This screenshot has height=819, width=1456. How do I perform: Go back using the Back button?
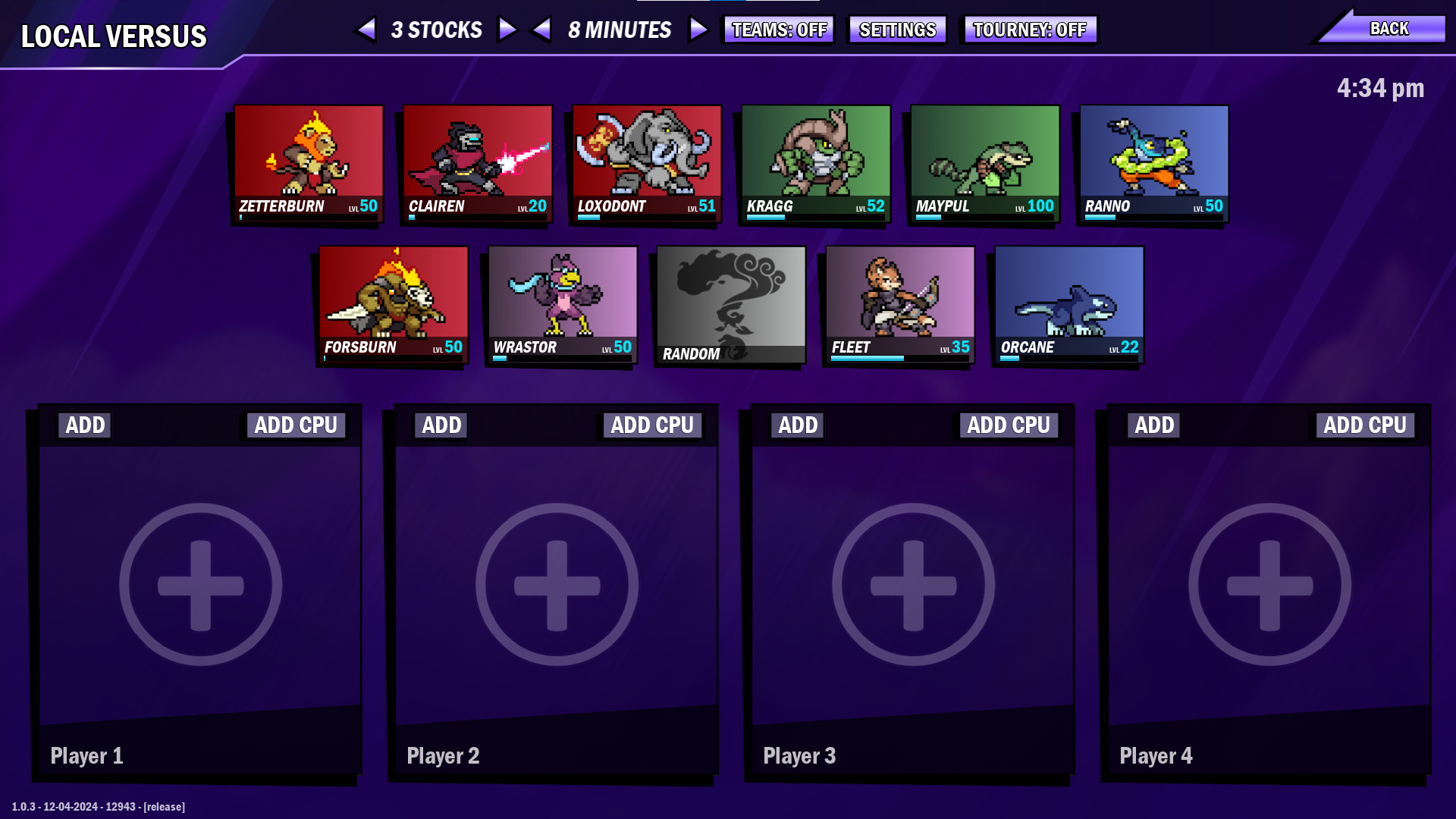(1389, 27)
